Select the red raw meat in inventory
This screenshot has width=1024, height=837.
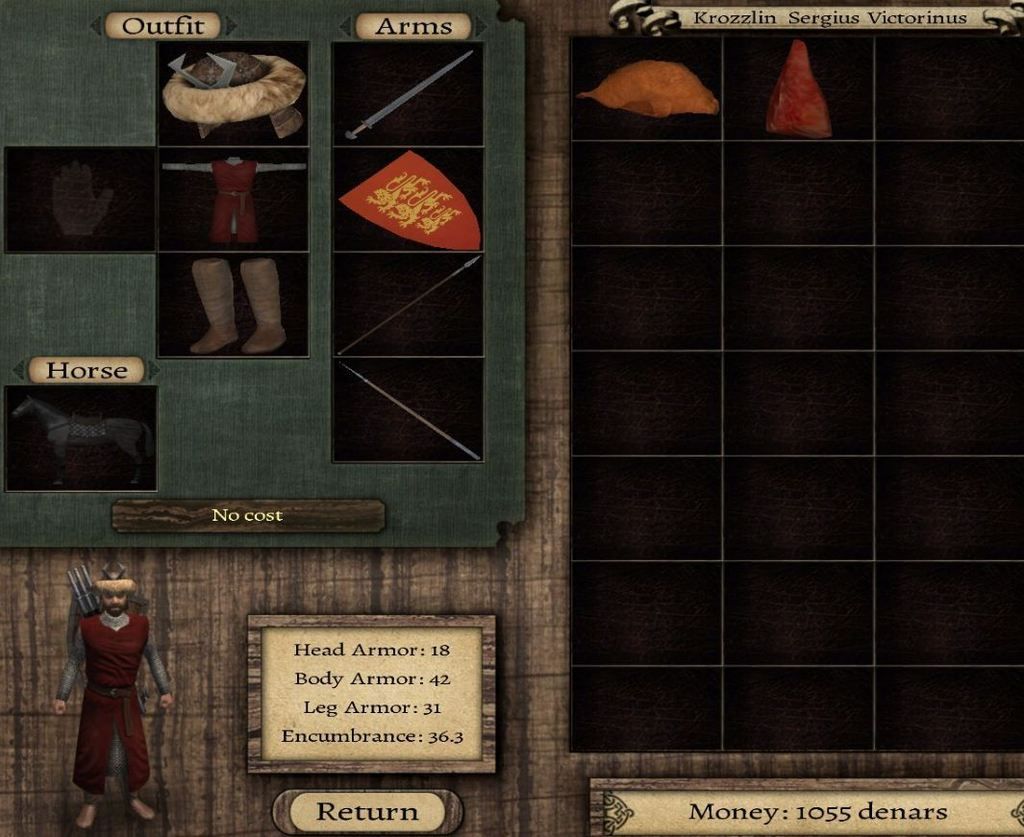tap(798, 90)
